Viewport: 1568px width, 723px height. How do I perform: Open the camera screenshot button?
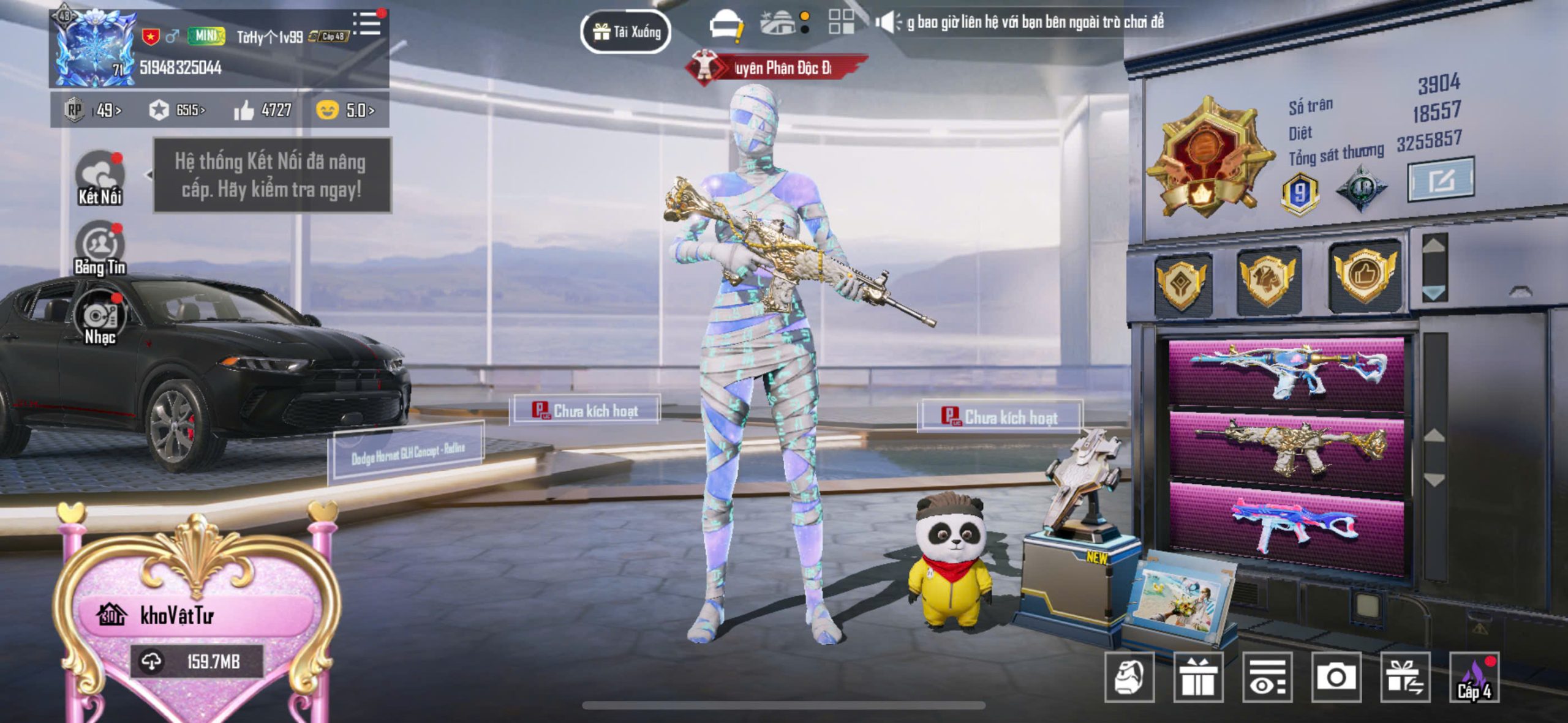pos(1336,677)
